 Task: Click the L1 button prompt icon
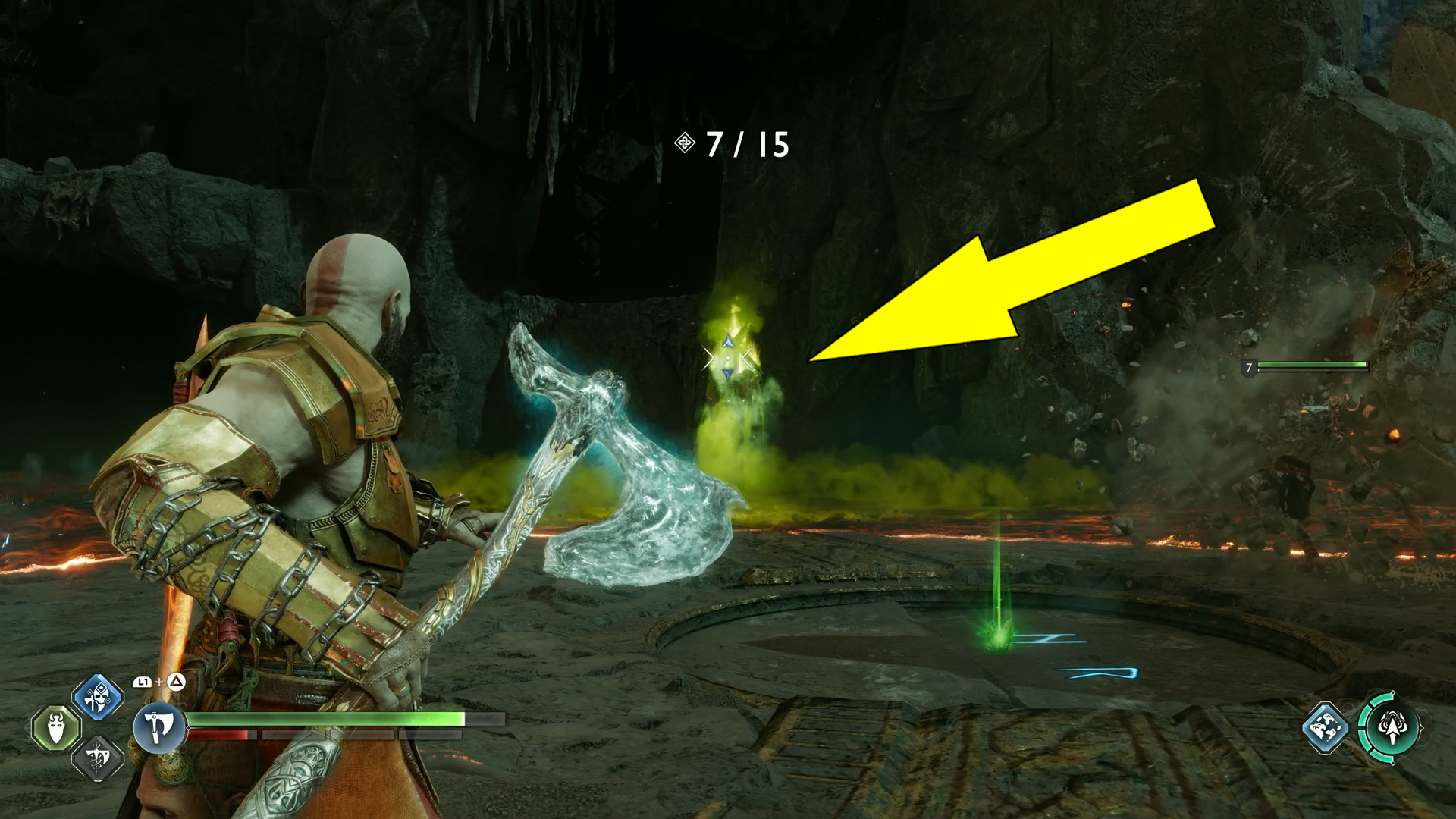(143, 681)
